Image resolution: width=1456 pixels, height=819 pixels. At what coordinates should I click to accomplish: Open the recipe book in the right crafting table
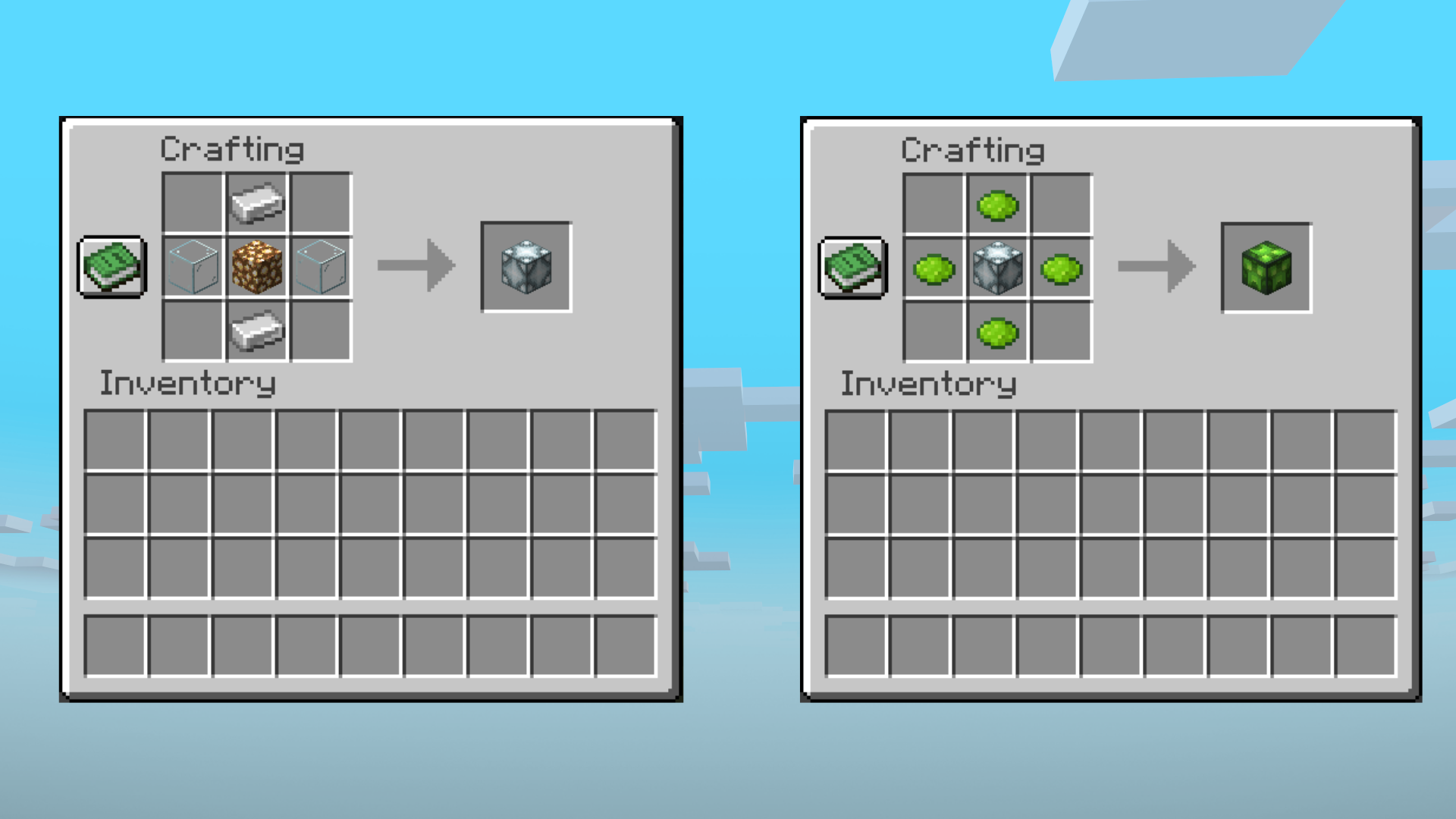pyautogui.click(x=852, y=268)
